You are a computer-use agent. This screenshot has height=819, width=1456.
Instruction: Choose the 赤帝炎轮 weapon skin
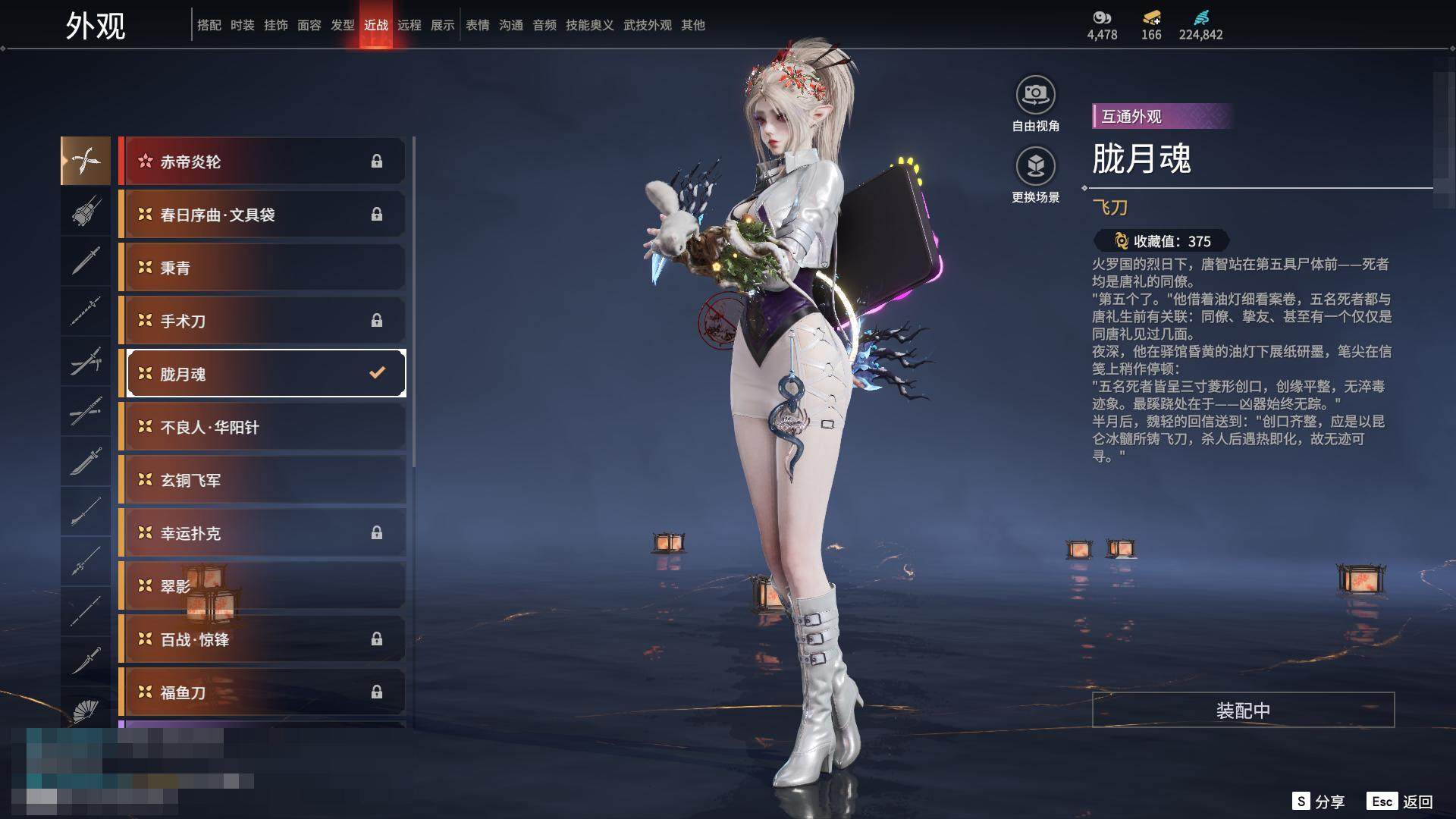coord(262,162)
